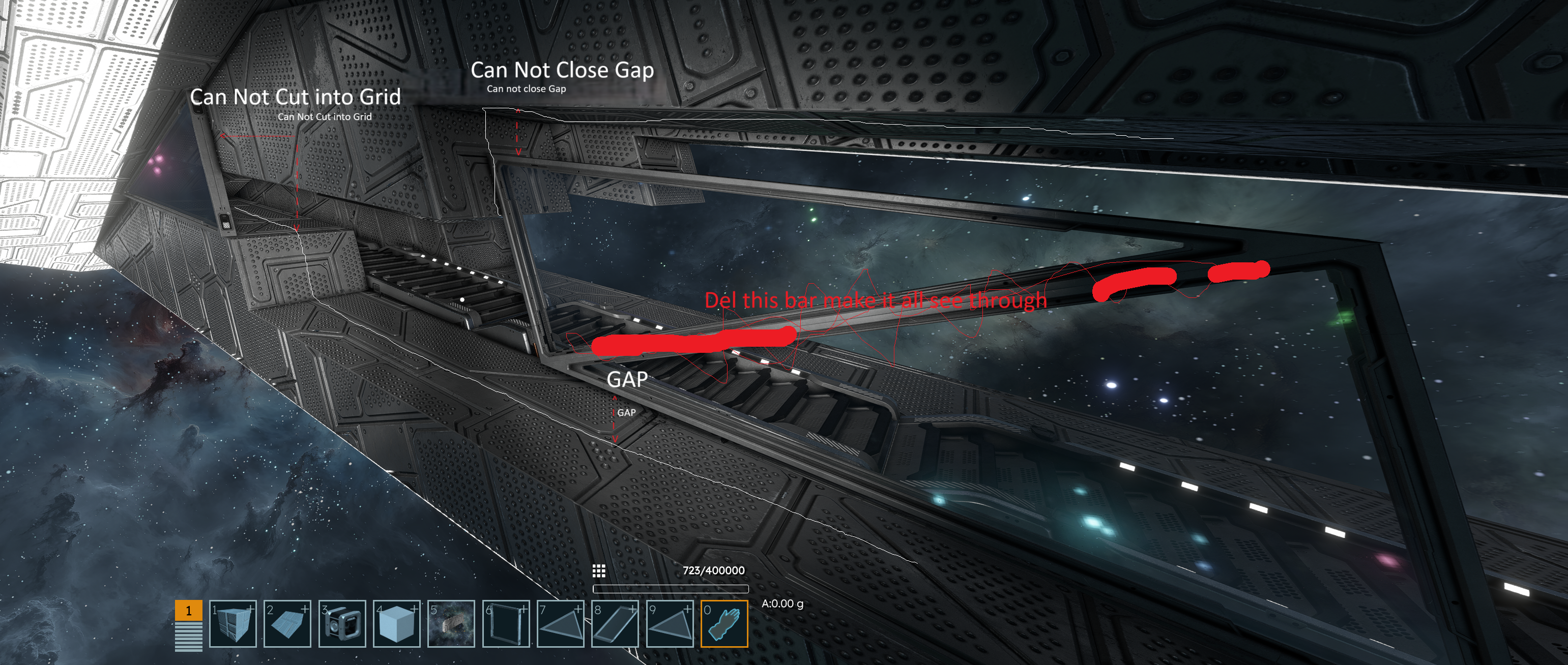Switch to the empty hand in slot 0

coord(724,624)
